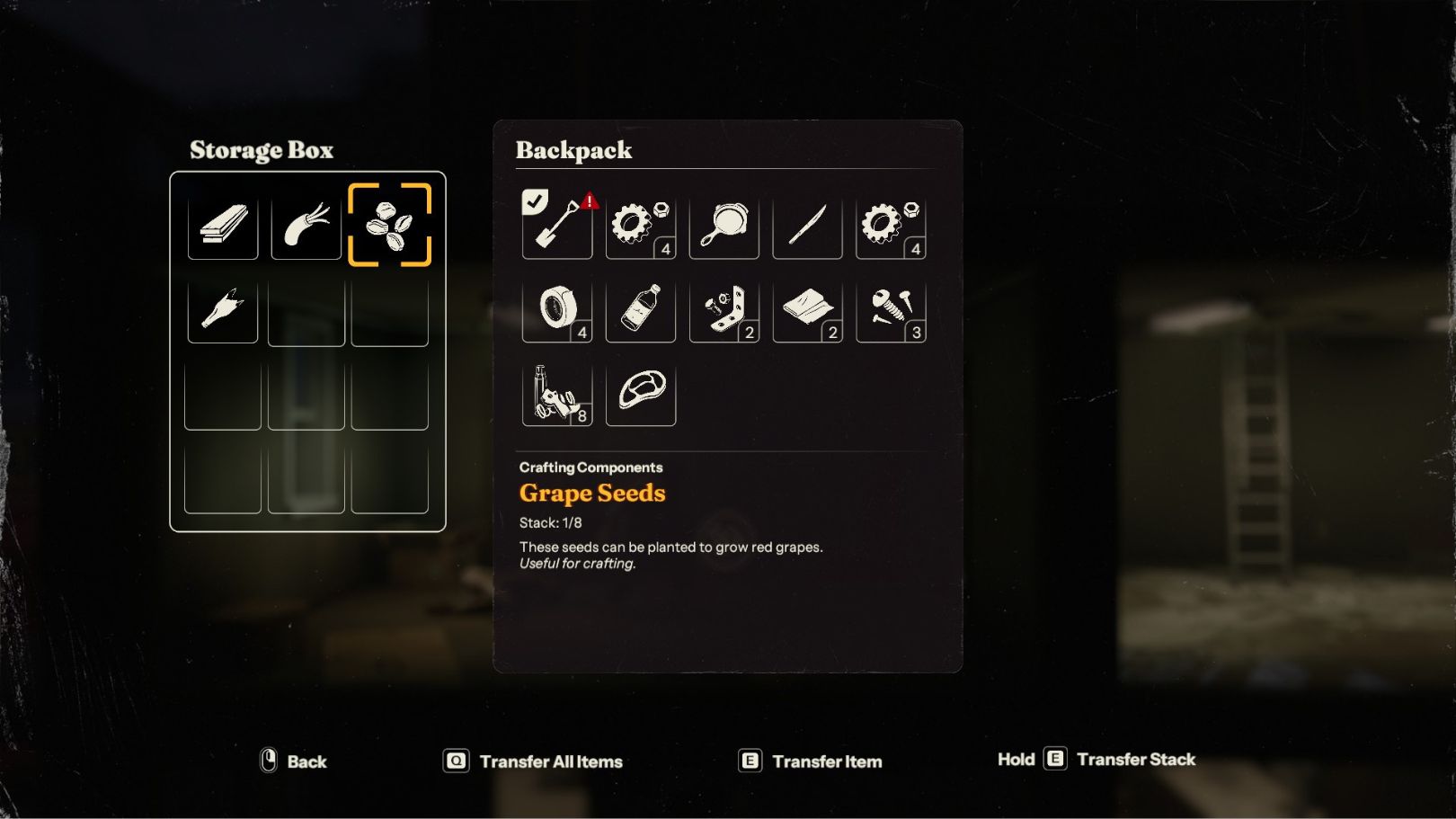Pick the screws and nails stack
The image size is (1456, 819).
[x=891, y=308]
